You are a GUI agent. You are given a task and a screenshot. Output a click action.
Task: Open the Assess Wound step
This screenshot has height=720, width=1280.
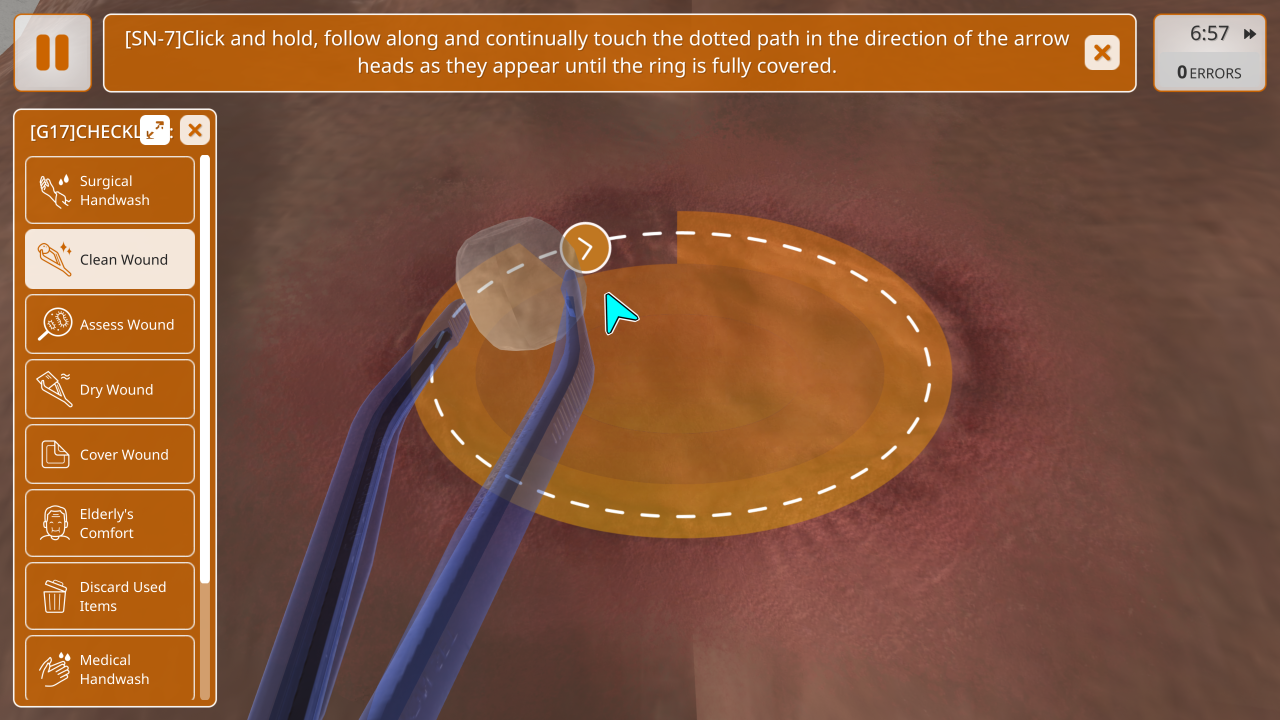click(x=110, y=324)
